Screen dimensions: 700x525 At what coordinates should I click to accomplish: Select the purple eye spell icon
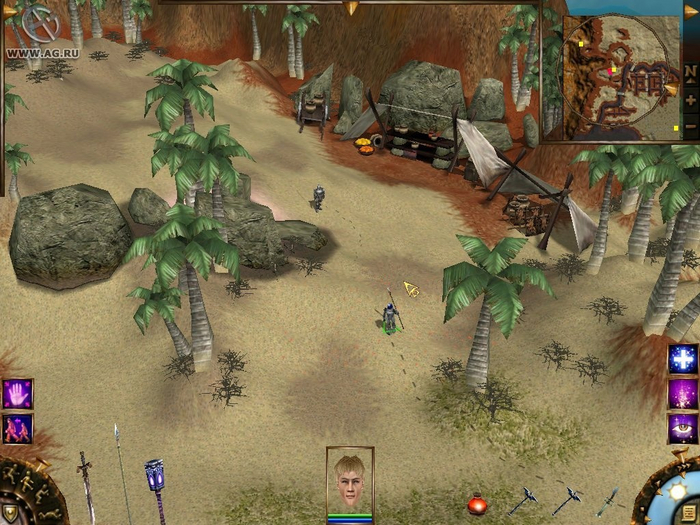(x=683, y=427)
